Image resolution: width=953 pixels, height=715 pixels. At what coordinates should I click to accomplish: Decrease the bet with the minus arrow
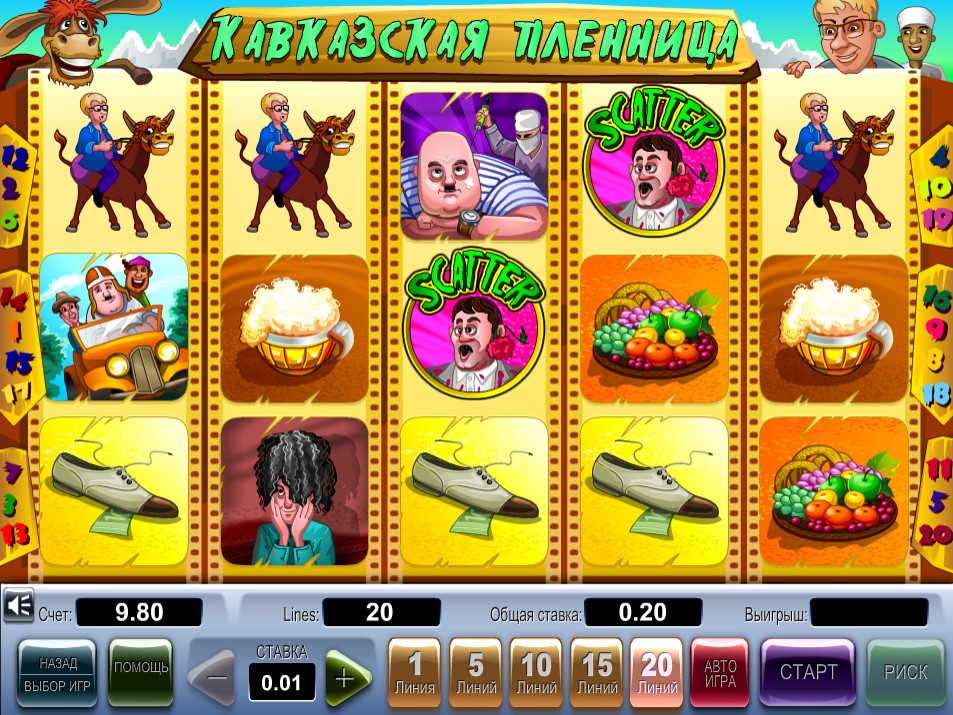[214, 679]
